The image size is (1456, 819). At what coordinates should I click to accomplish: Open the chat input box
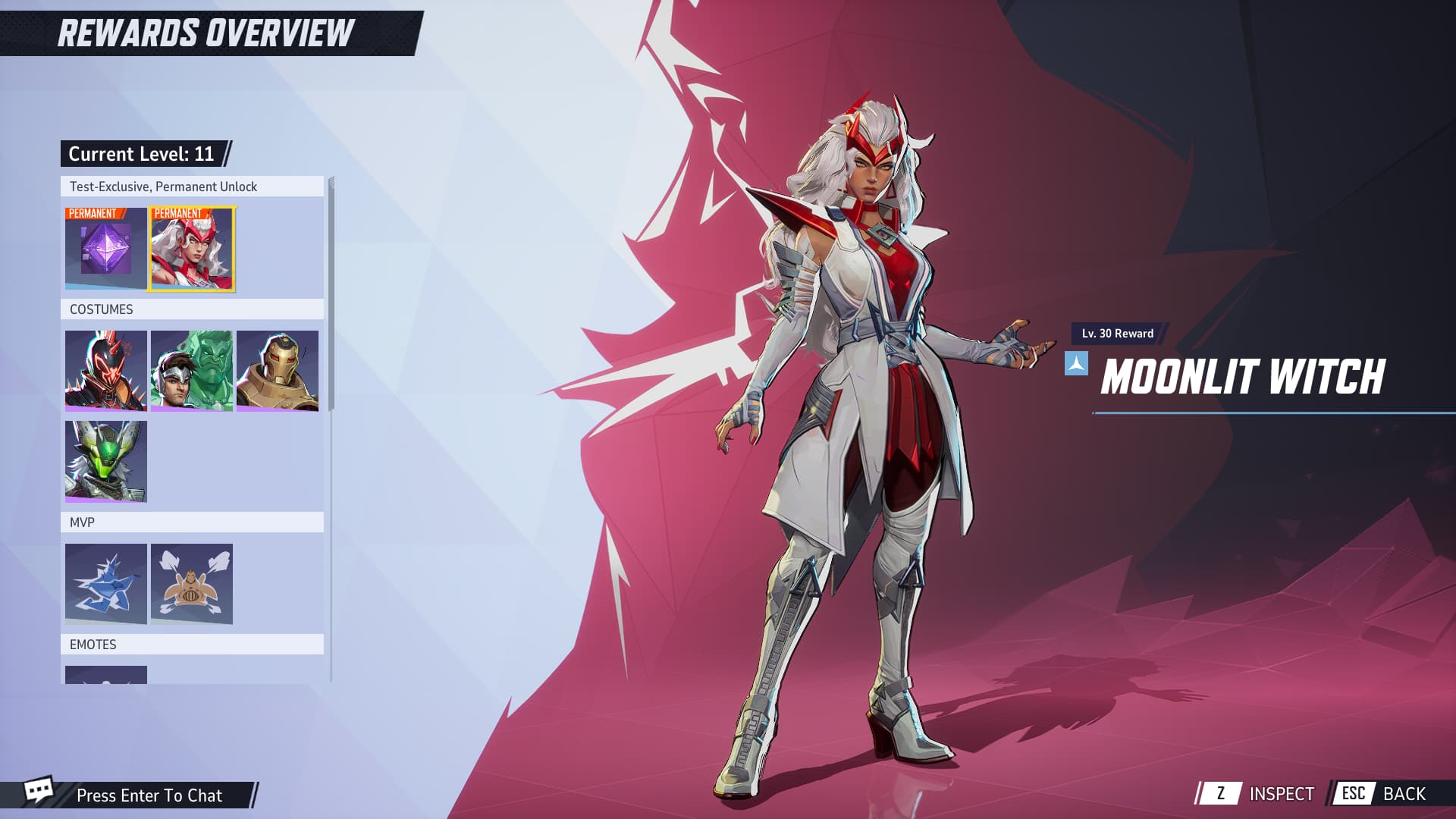pyautogui.click(x=149, y=795)
